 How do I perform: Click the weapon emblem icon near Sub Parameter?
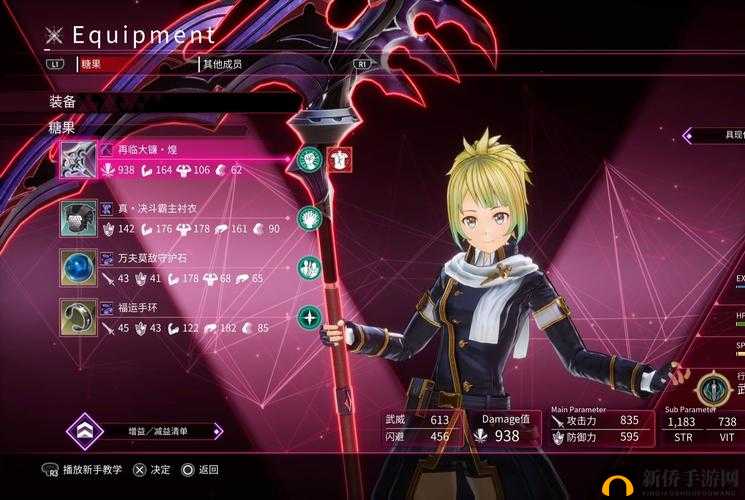click(713, 388)
